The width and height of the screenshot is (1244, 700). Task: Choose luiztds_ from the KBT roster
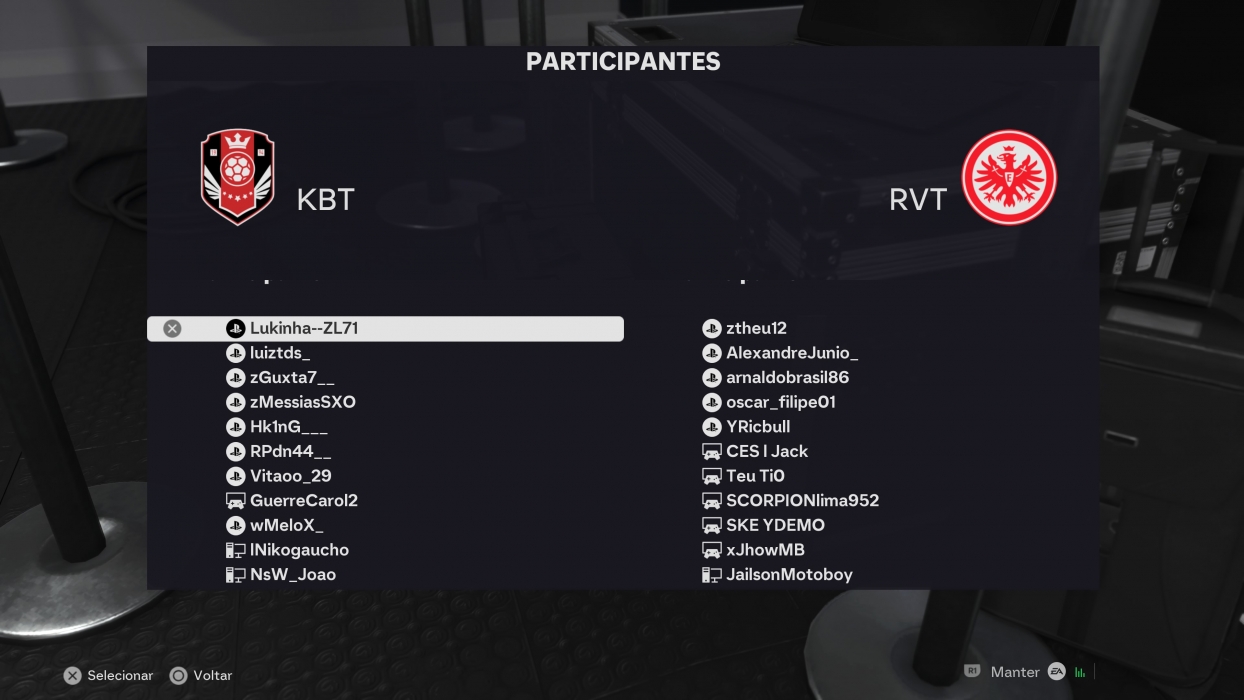(x=280, y=353)
